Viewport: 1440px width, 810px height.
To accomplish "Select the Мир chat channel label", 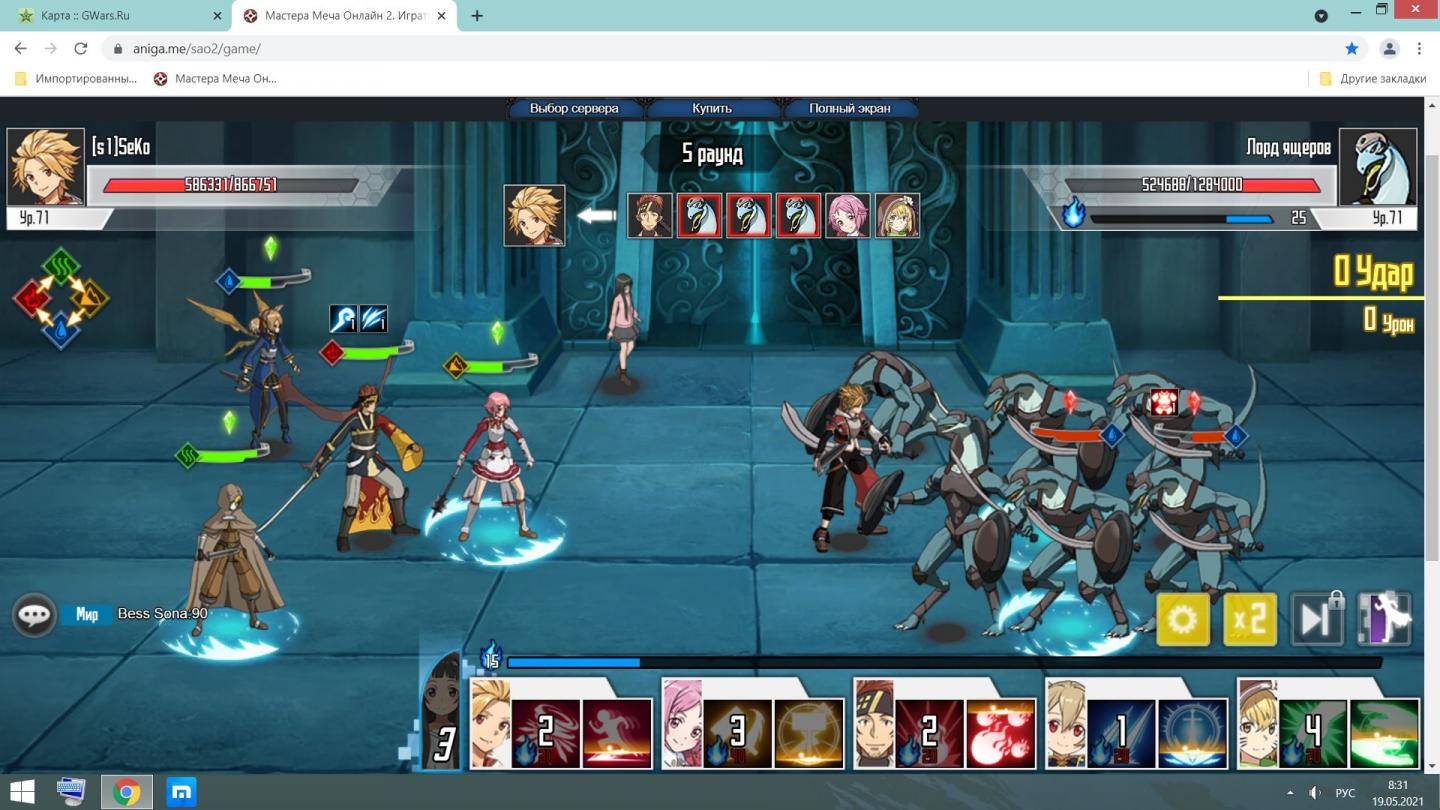I will point(87,614).
